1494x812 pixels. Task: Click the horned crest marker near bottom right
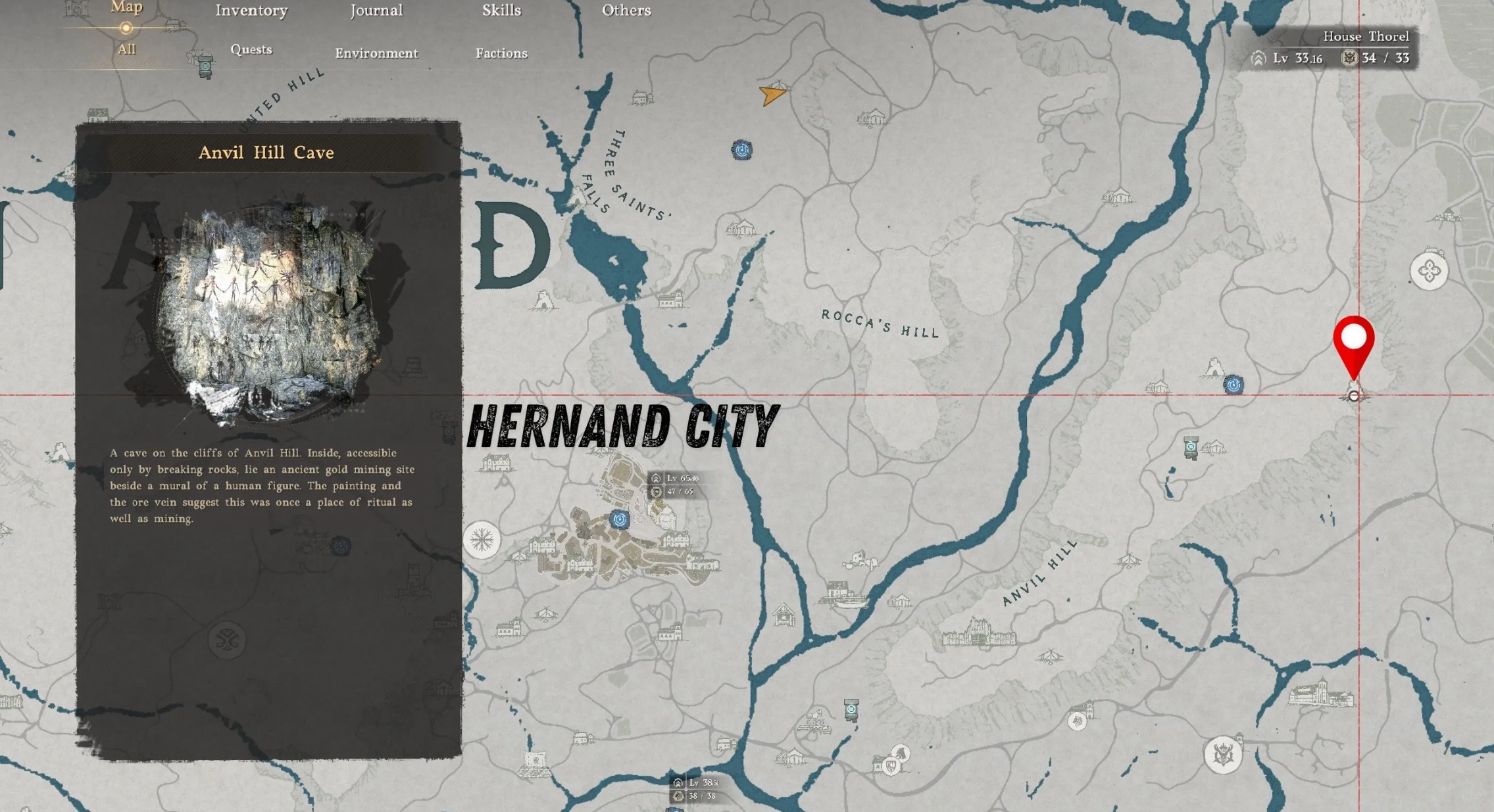1222,755
